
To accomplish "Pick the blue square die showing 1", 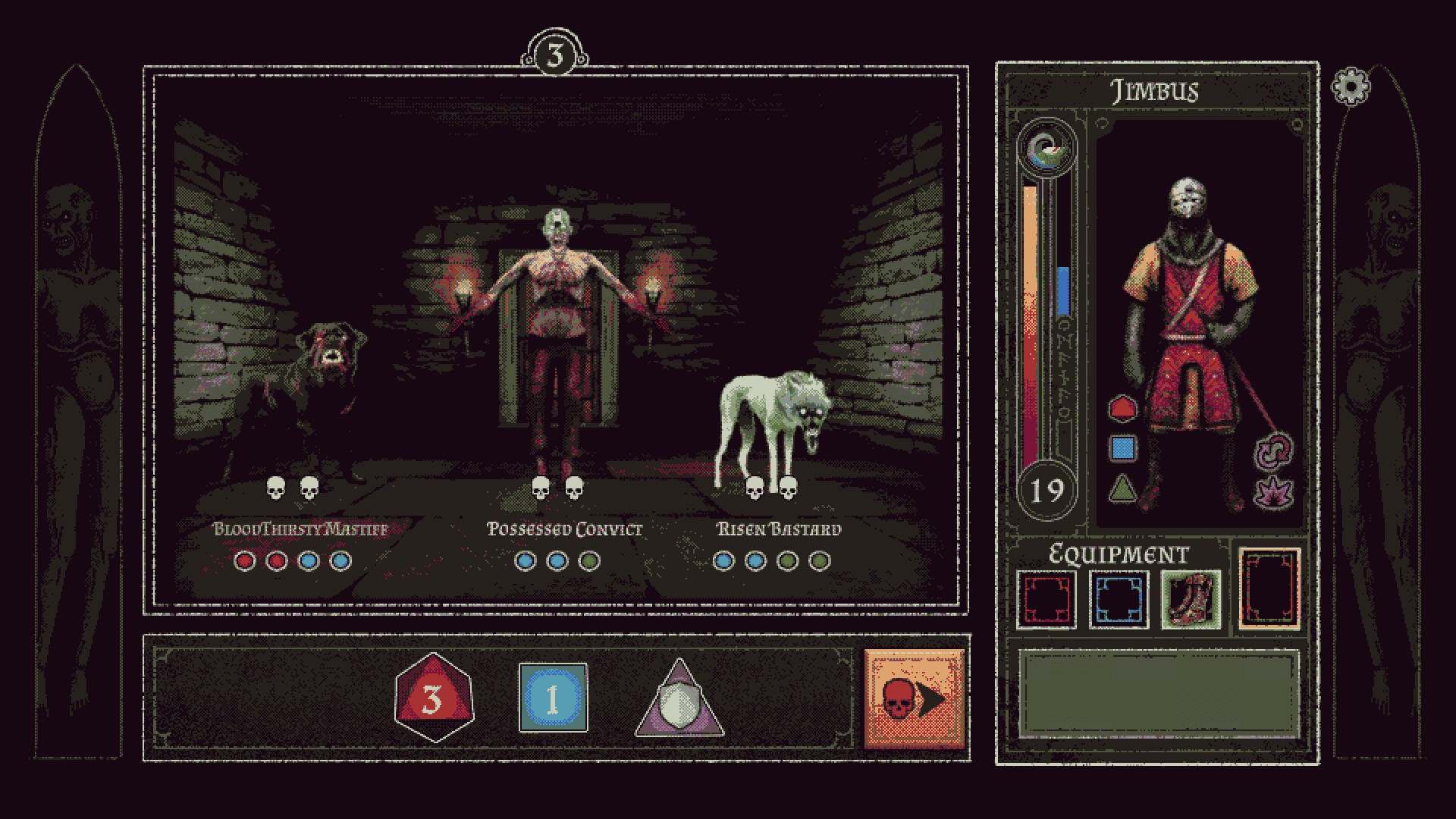I will [553, 698].
